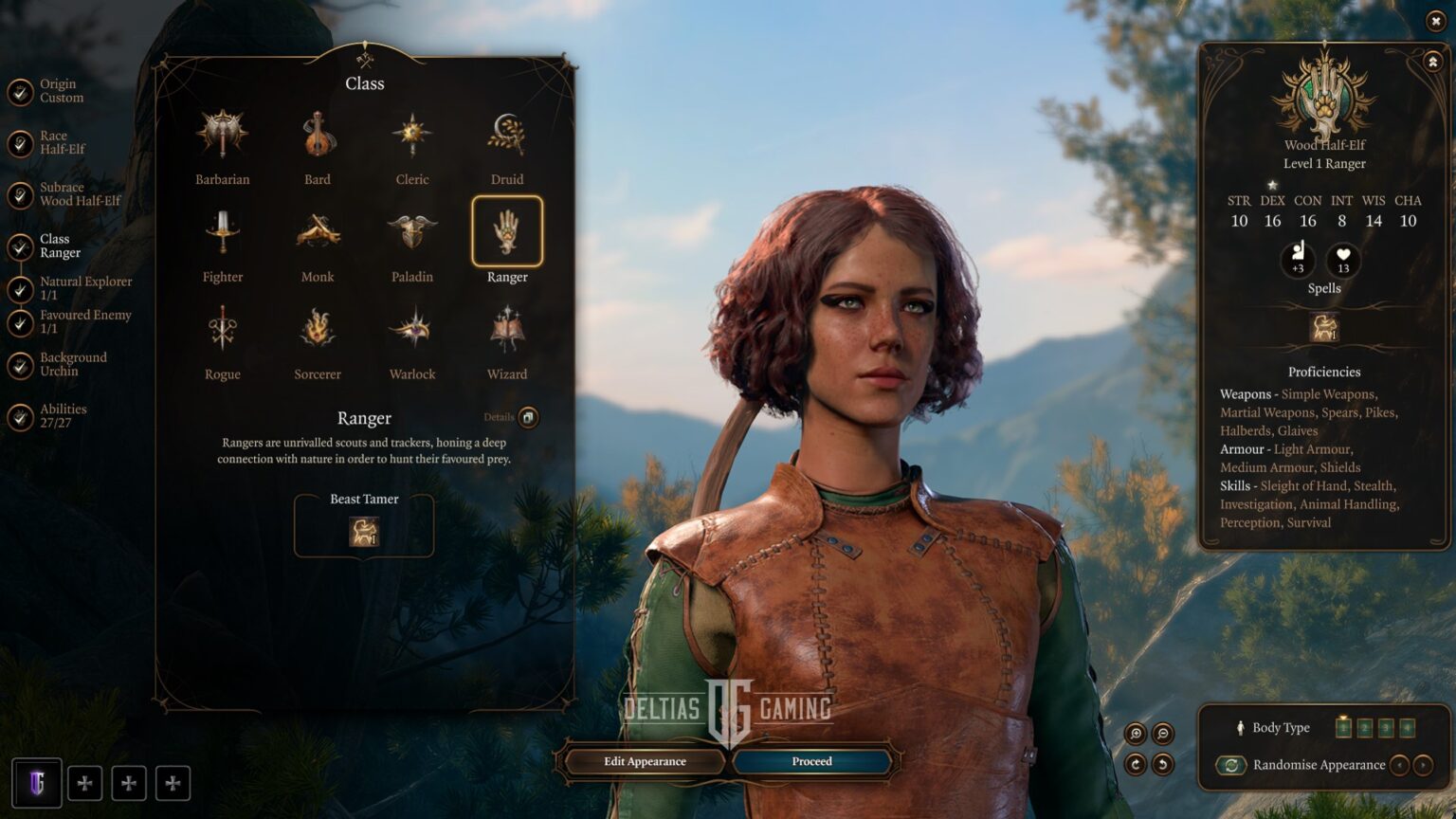
Task: Select the Monk class icon
Action: pos(318,232)
